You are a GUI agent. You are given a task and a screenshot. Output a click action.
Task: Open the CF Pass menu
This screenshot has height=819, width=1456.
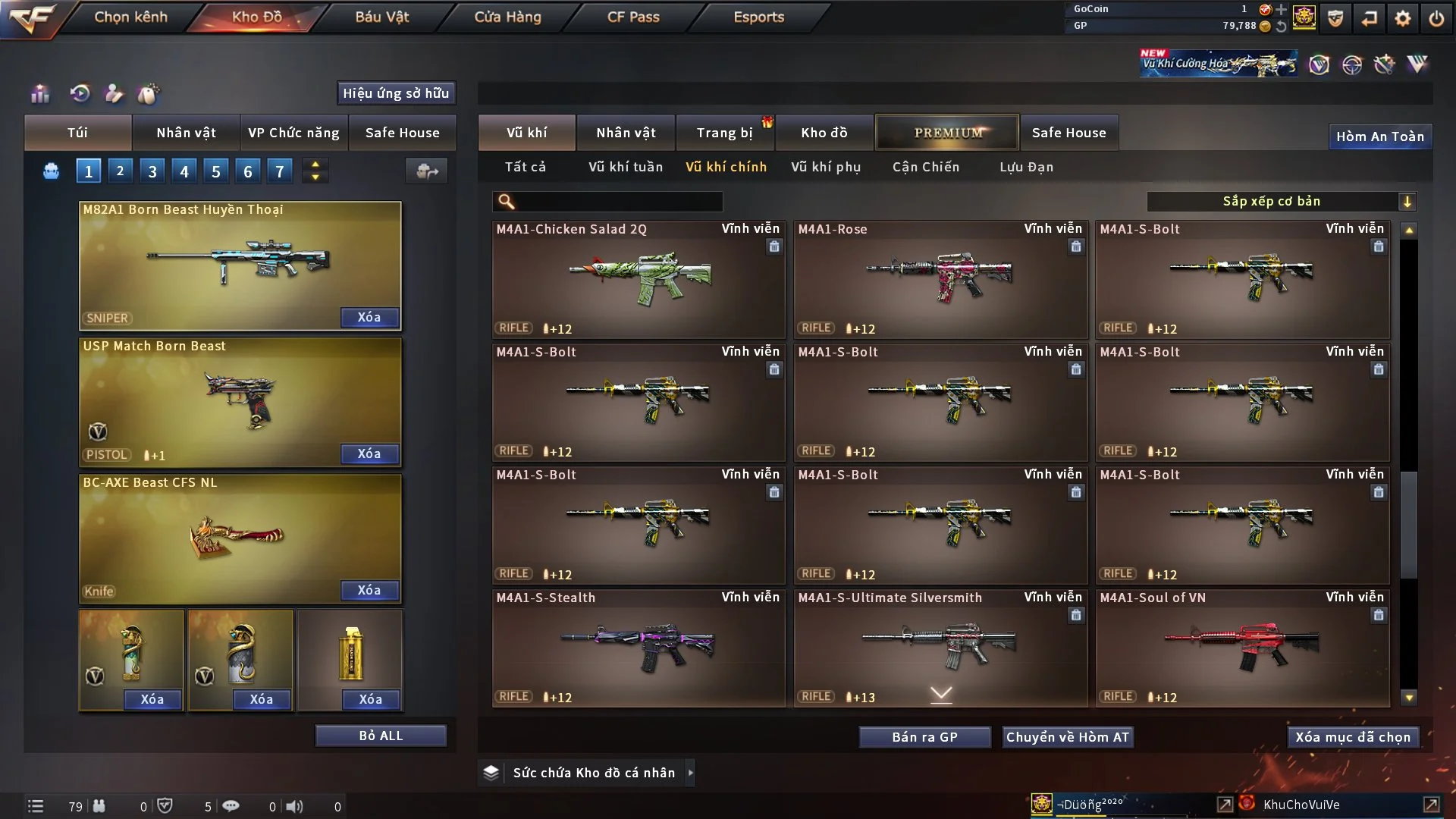633,17
